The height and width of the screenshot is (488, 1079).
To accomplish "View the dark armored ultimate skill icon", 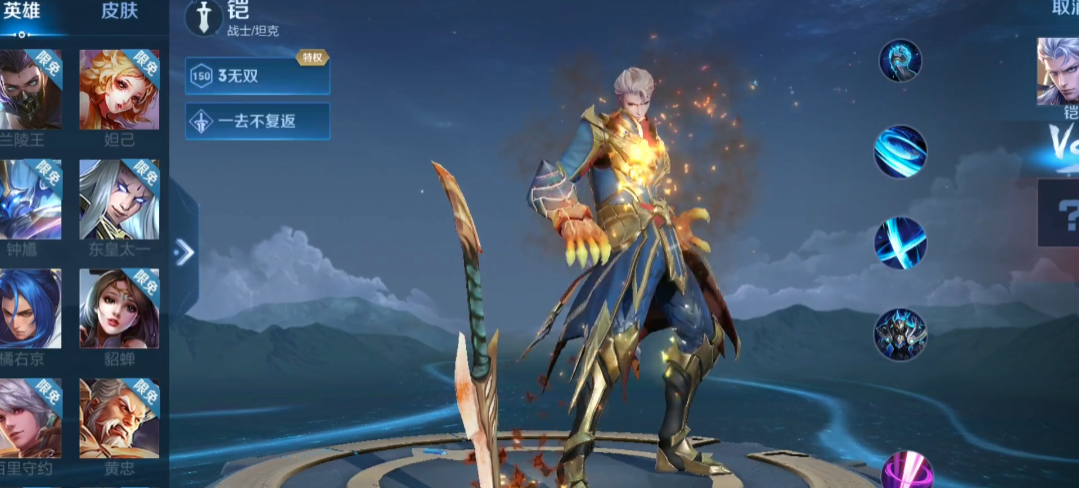I will point(900,334).
